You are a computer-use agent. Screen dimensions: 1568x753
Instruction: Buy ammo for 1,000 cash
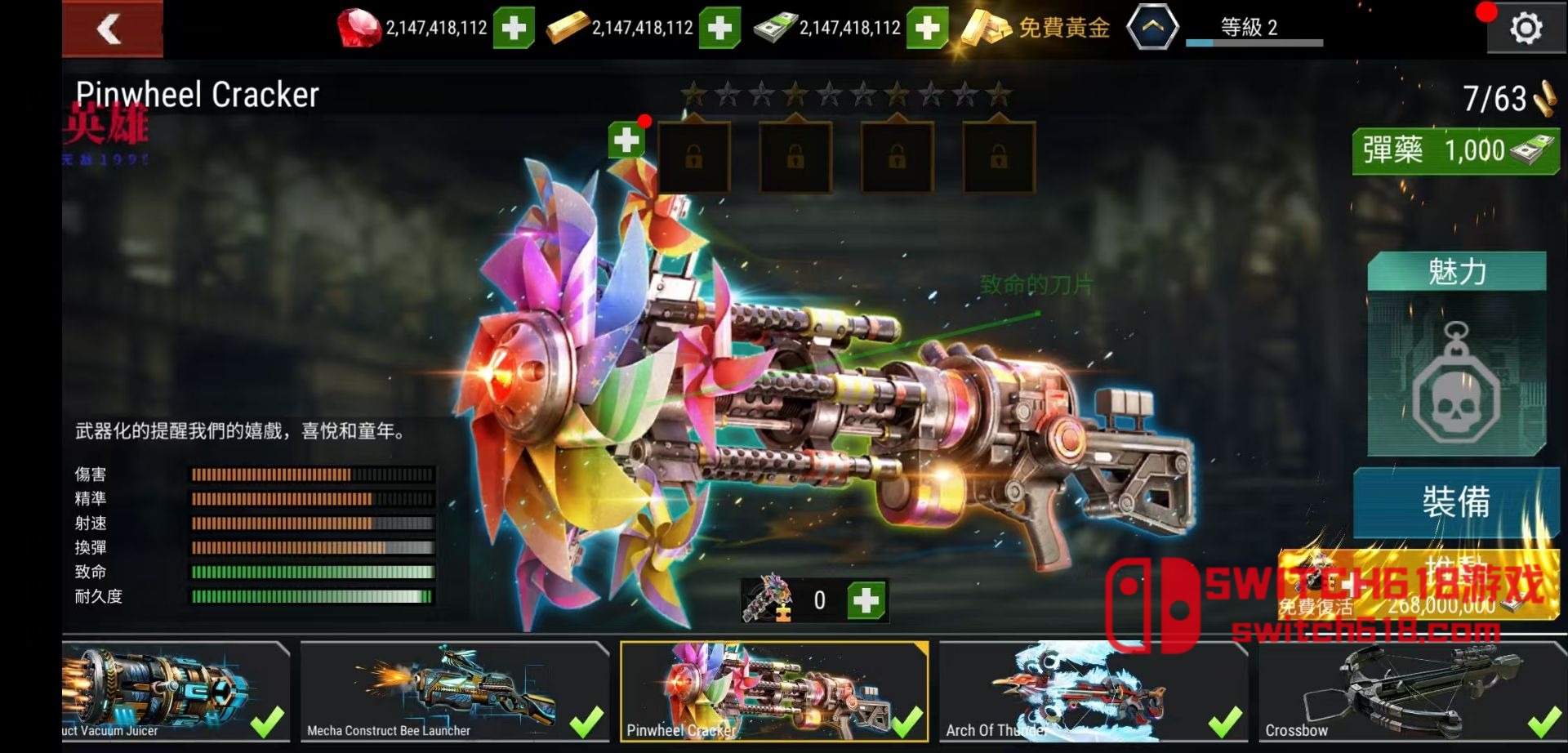click(1455, 151)
